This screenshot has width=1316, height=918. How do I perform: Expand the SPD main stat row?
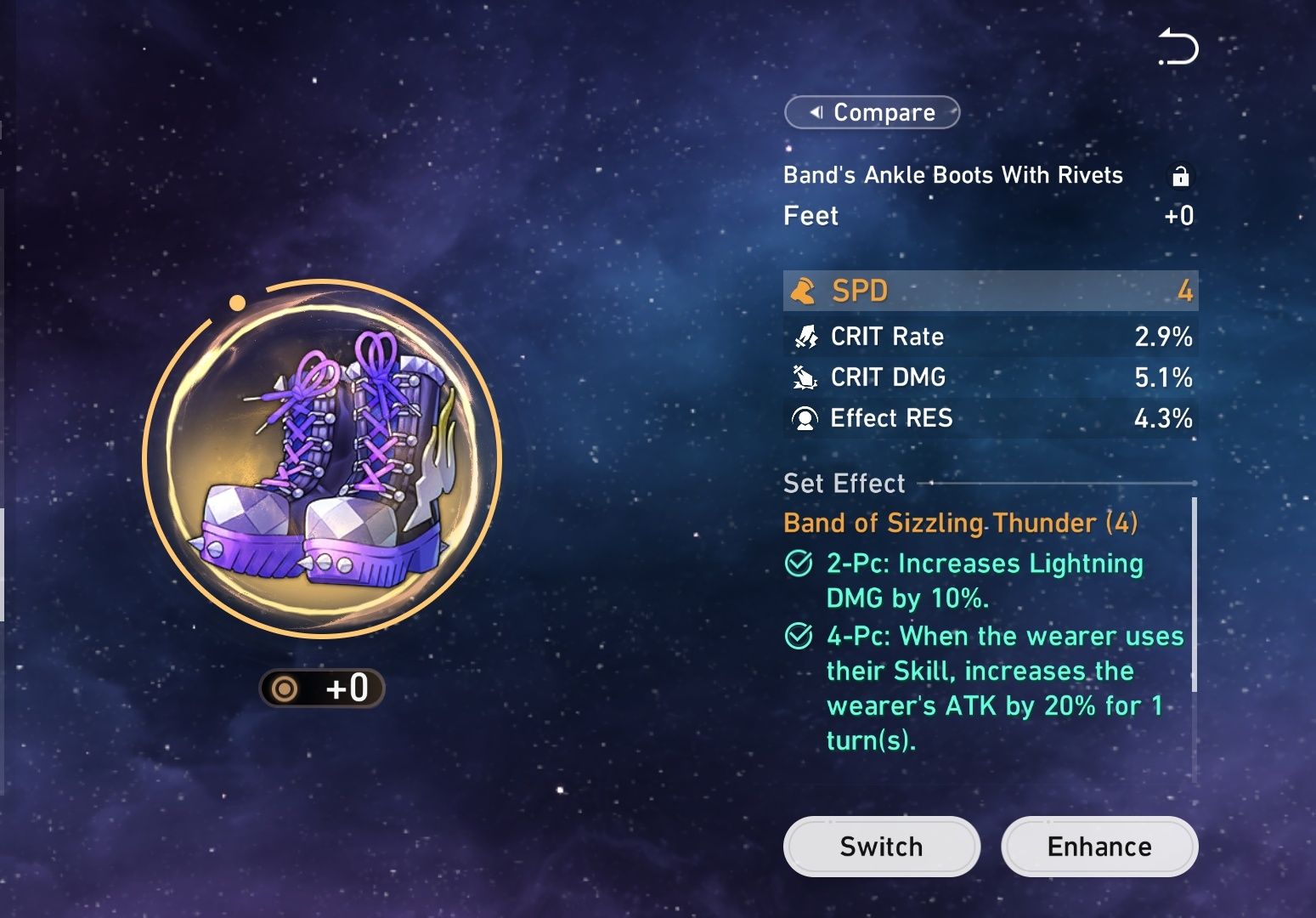tap(990, 290)
